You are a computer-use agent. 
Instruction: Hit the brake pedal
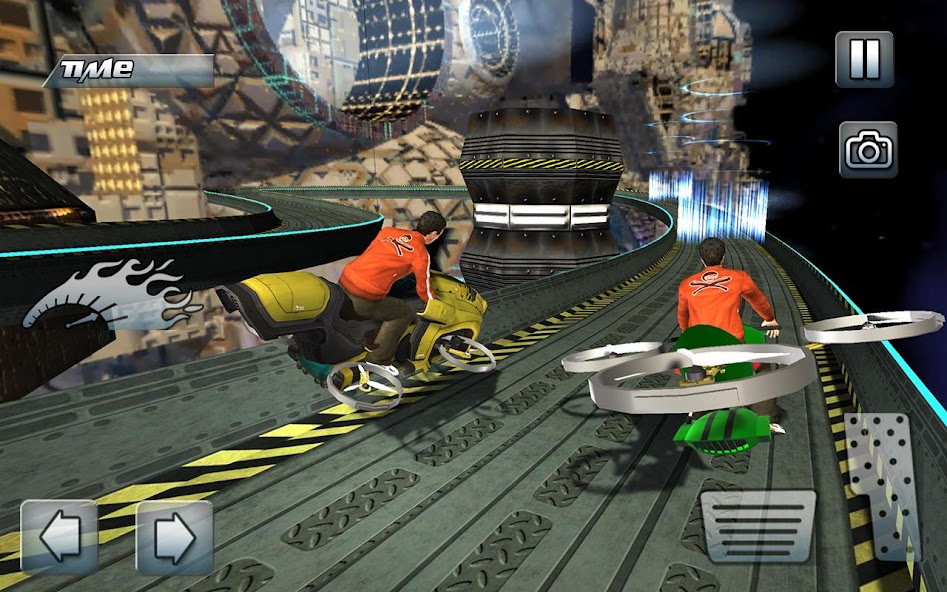pos(758,526)
